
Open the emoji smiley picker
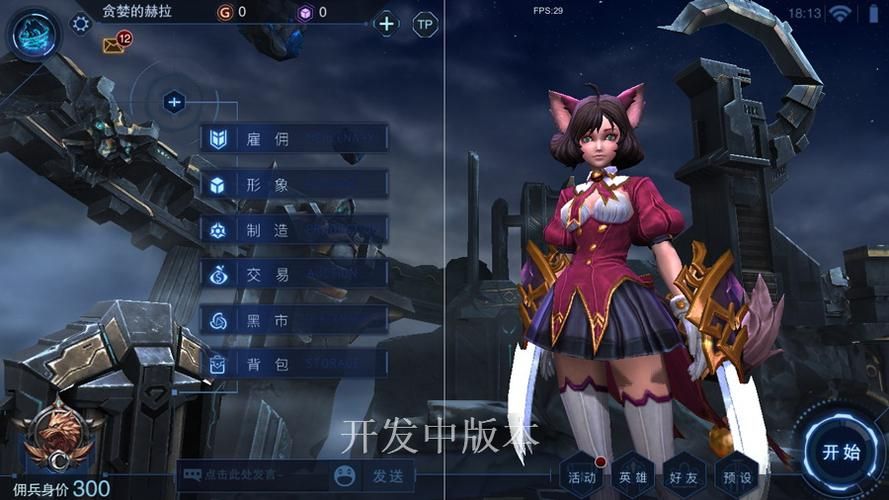pyautogui.click(x=345, y=476)
